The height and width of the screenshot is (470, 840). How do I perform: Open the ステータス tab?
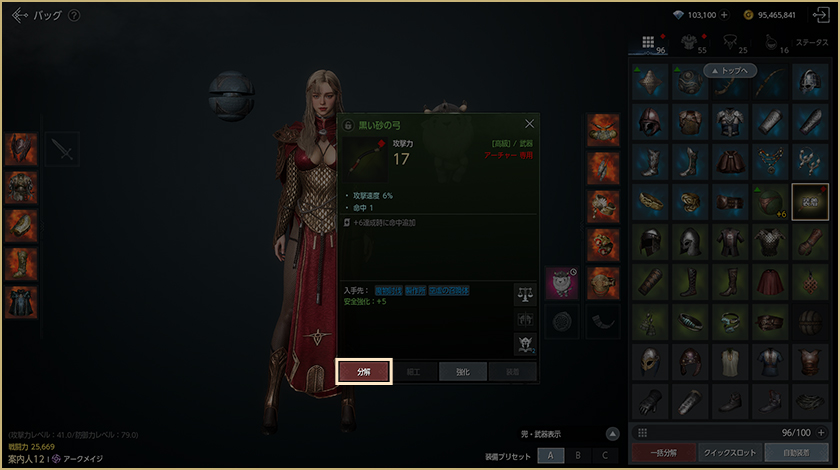tap(810, 43)
